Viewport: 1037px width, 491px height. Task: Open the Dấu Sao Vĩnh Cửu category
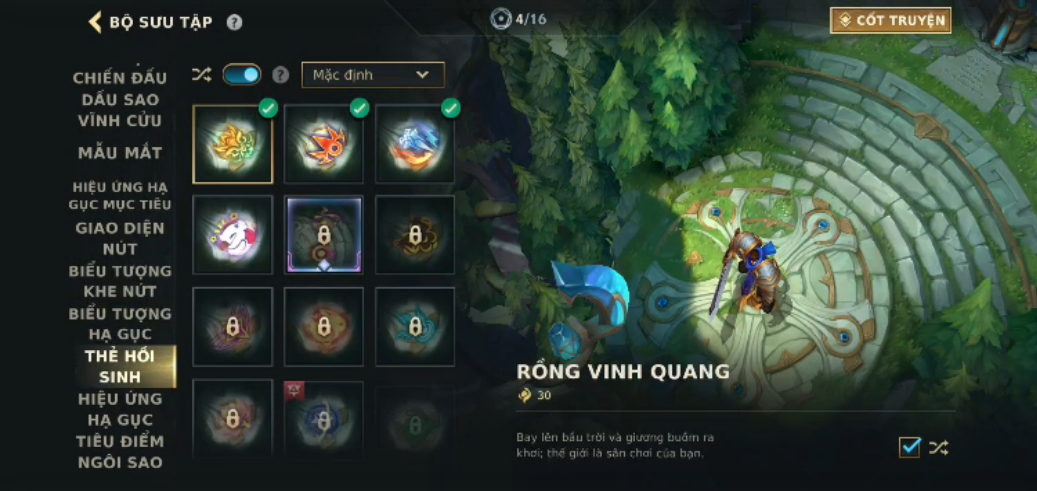tap(120, 110)
